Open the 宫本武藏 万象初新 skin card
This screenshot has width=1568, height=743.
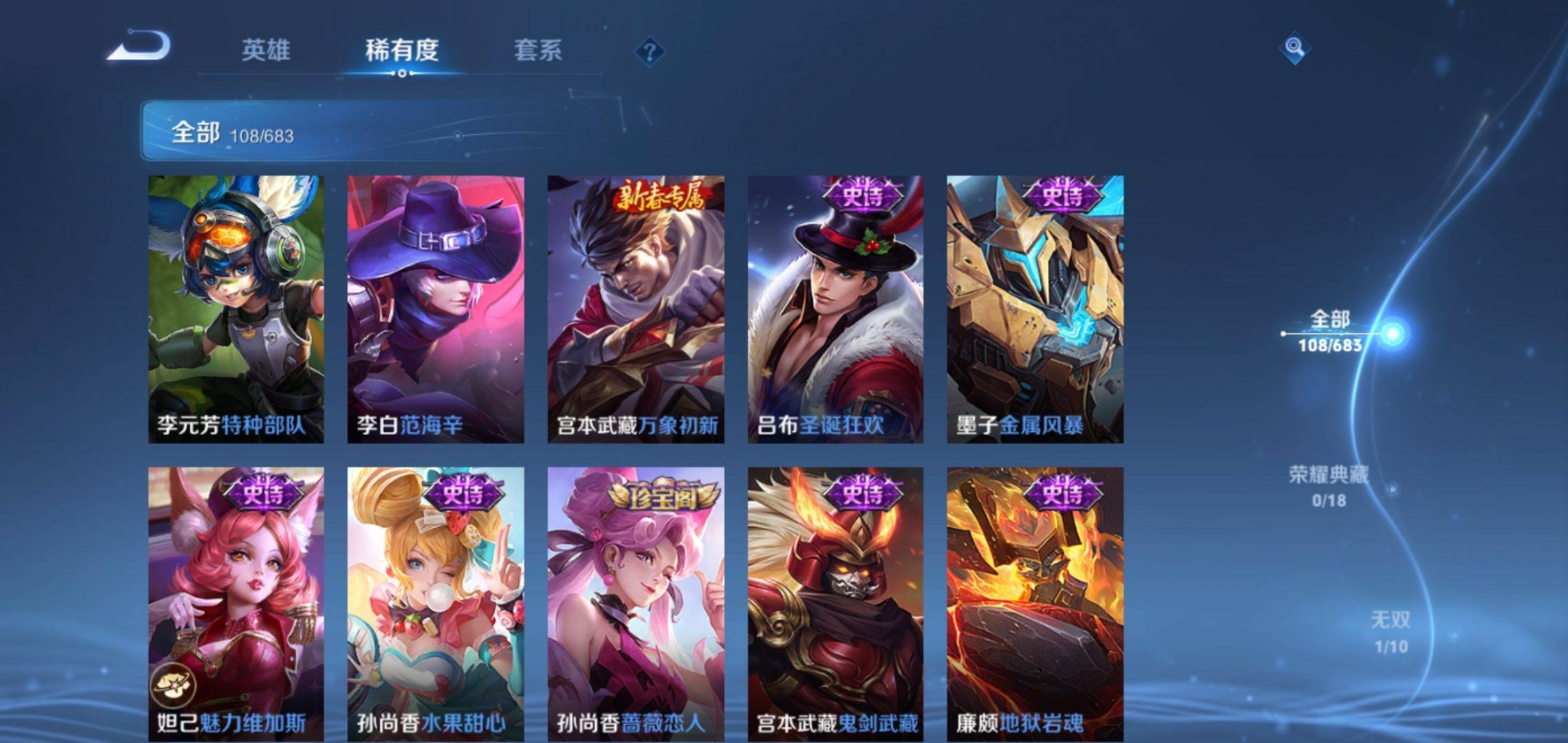(x=635, y=309)
